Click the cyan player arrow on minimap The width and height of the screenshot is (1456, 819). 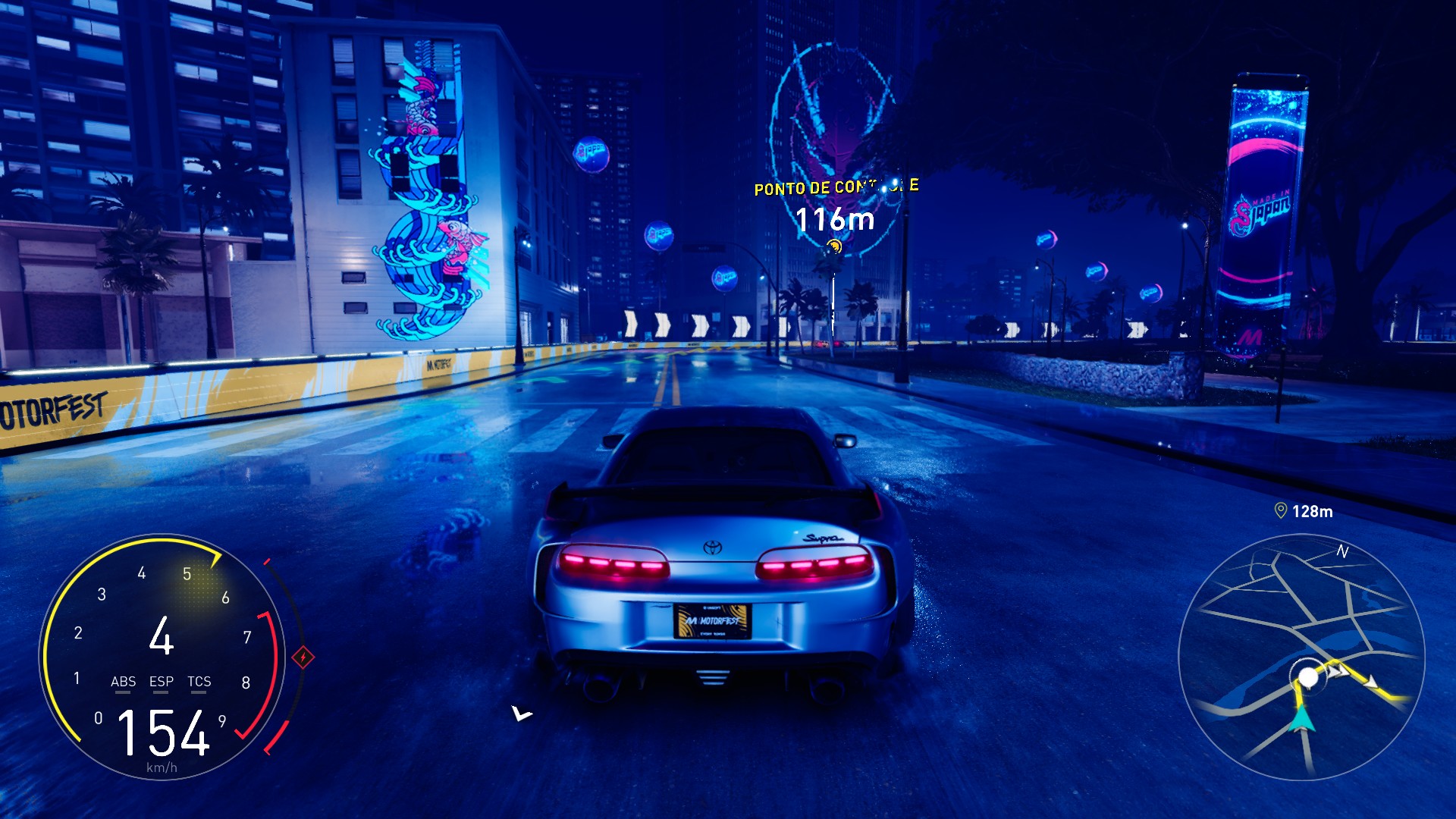(1304, 717)
